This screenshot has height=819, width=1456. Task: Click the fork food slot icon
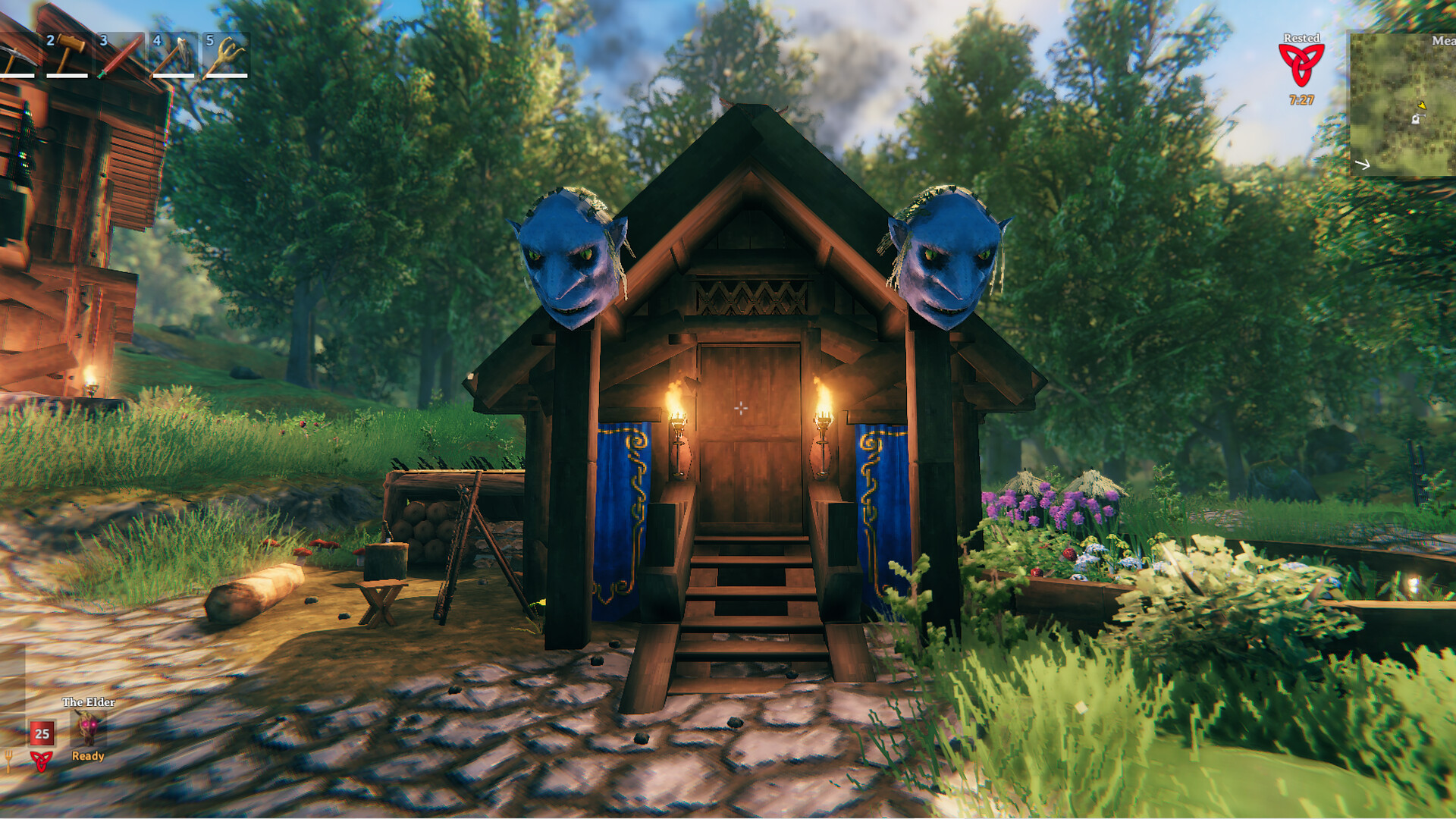(8, 762)
